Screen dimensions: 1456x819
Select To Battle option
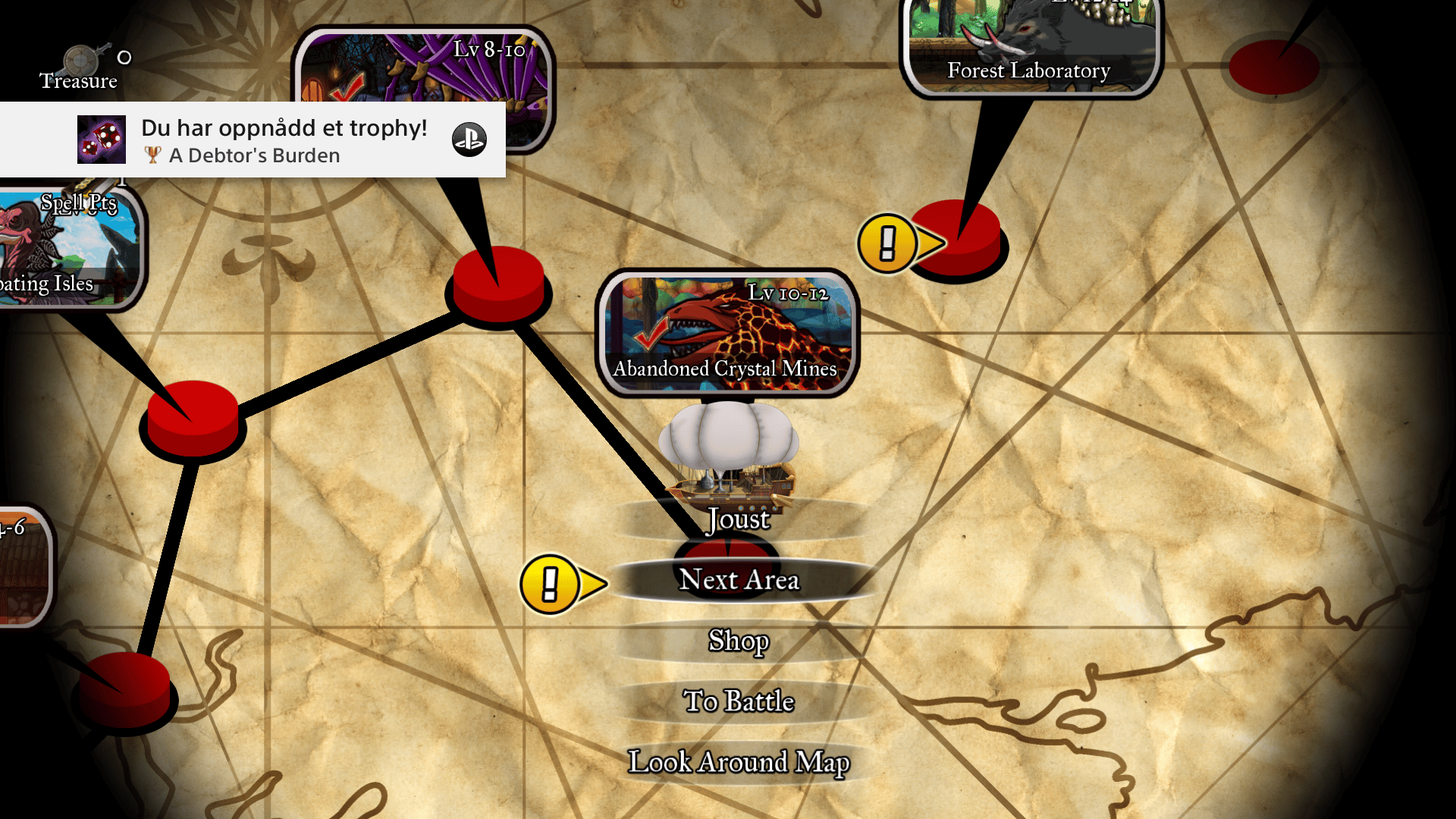point(739,701)
